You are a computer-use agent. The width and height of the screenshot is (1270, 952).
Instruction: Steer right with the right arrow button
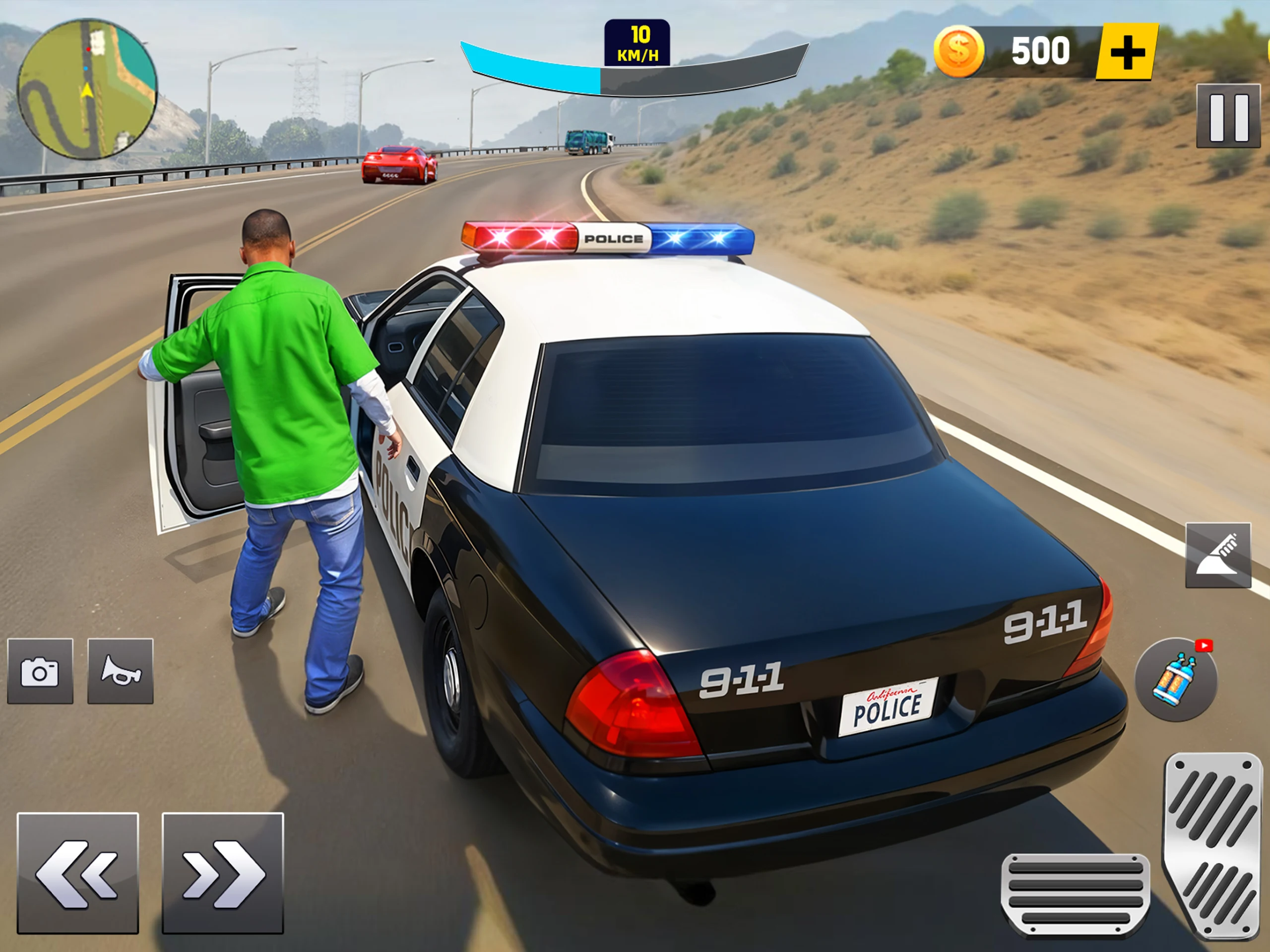pyautogui.click(x=223, y=873)
